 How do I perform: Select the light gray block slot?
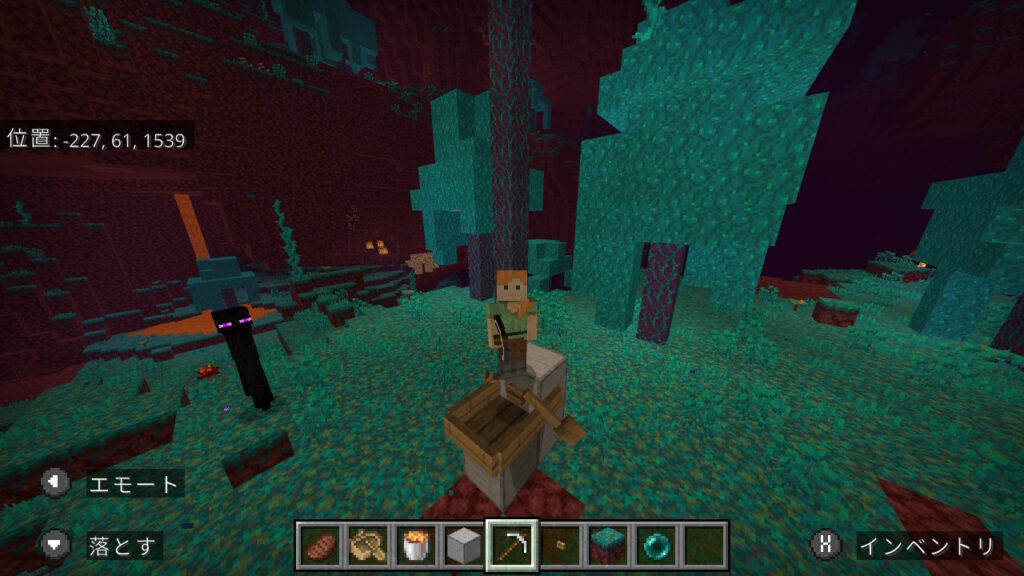(x=464, y=545)
